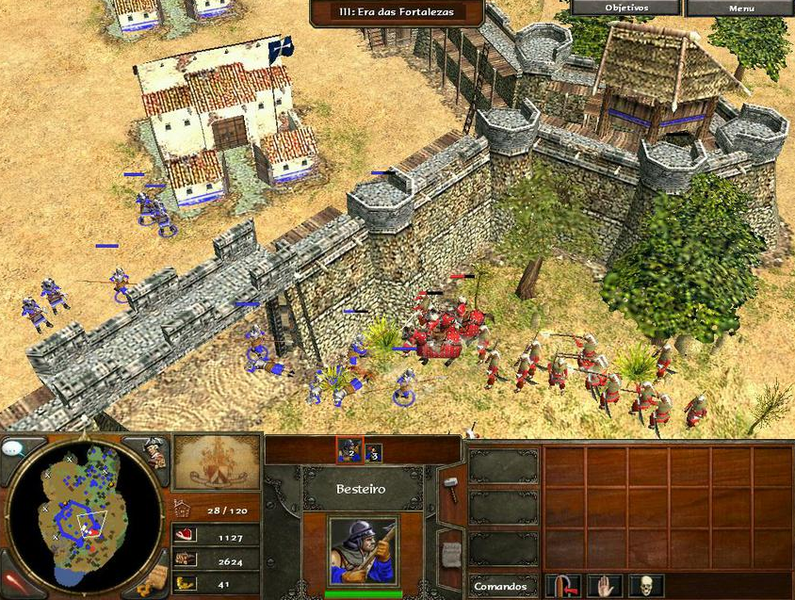The height and width of the screenshot is (600, 795).
Task: Switch to the hammer tab
Action: 451,488
